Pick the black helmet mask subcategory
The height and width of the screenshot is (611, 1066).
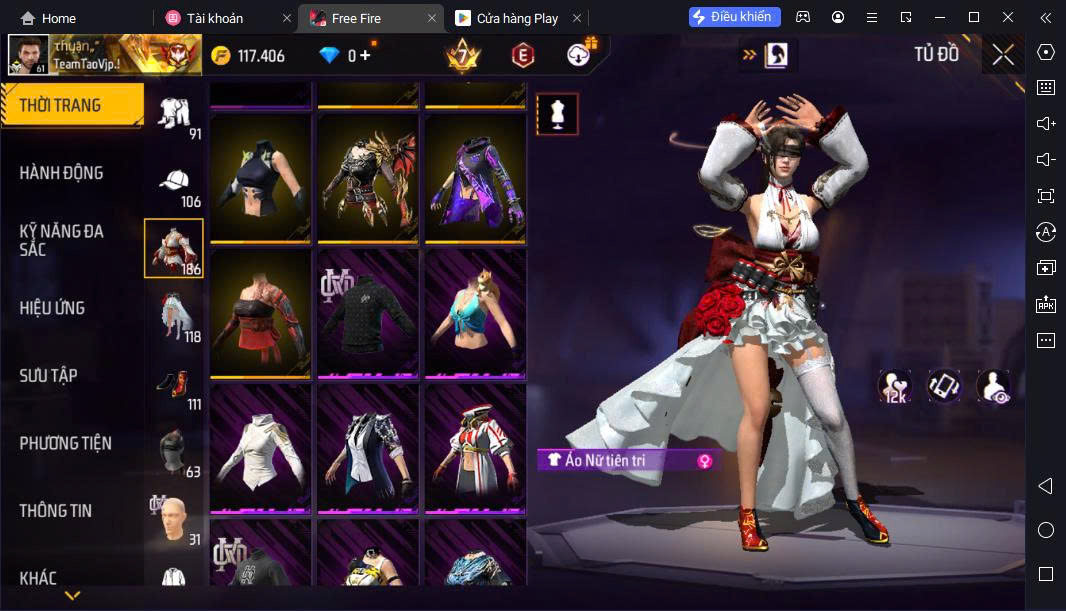(174, 450)
